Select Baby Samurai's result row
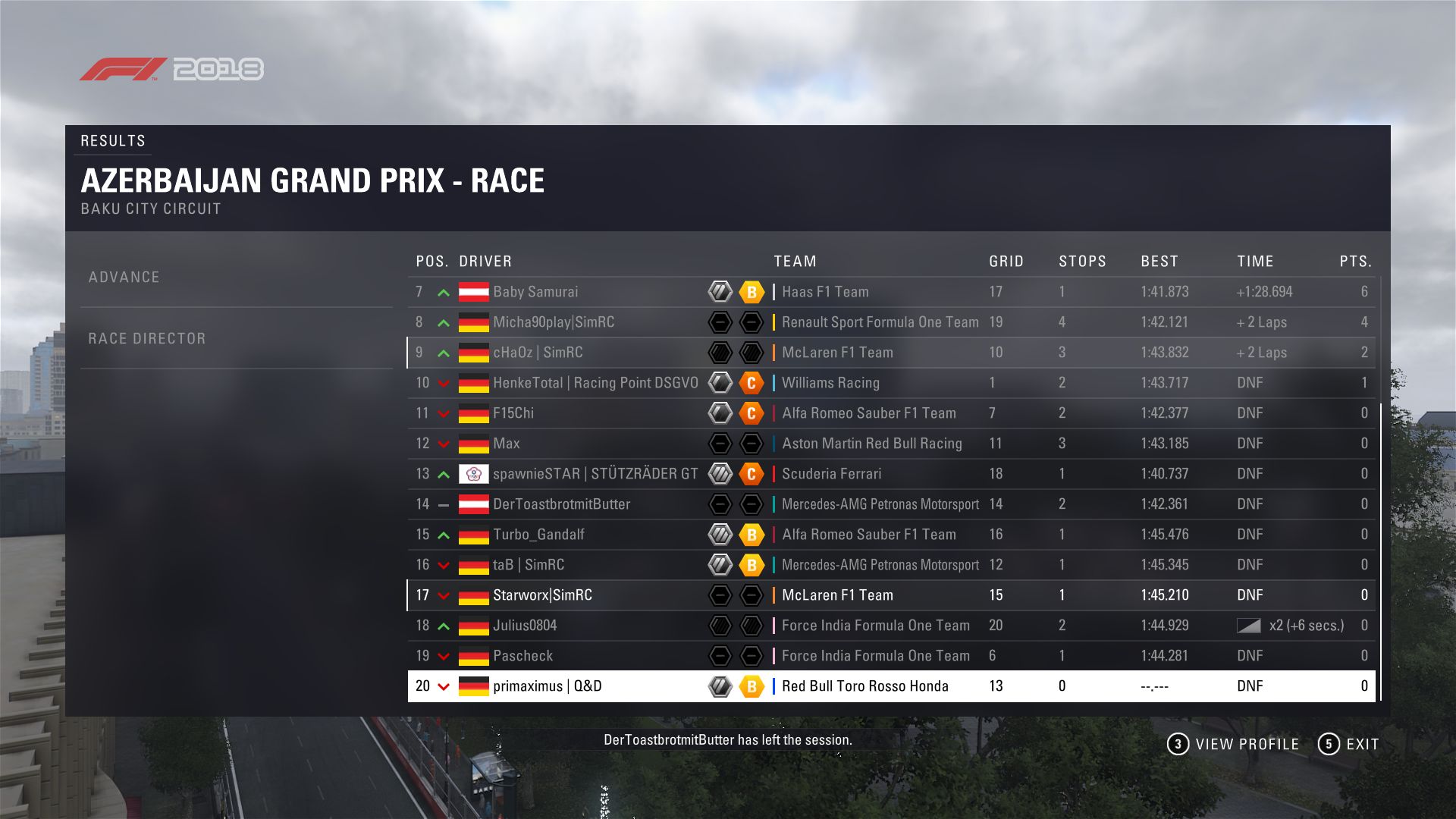This screenshot has width=1456, height=819. 535,292
